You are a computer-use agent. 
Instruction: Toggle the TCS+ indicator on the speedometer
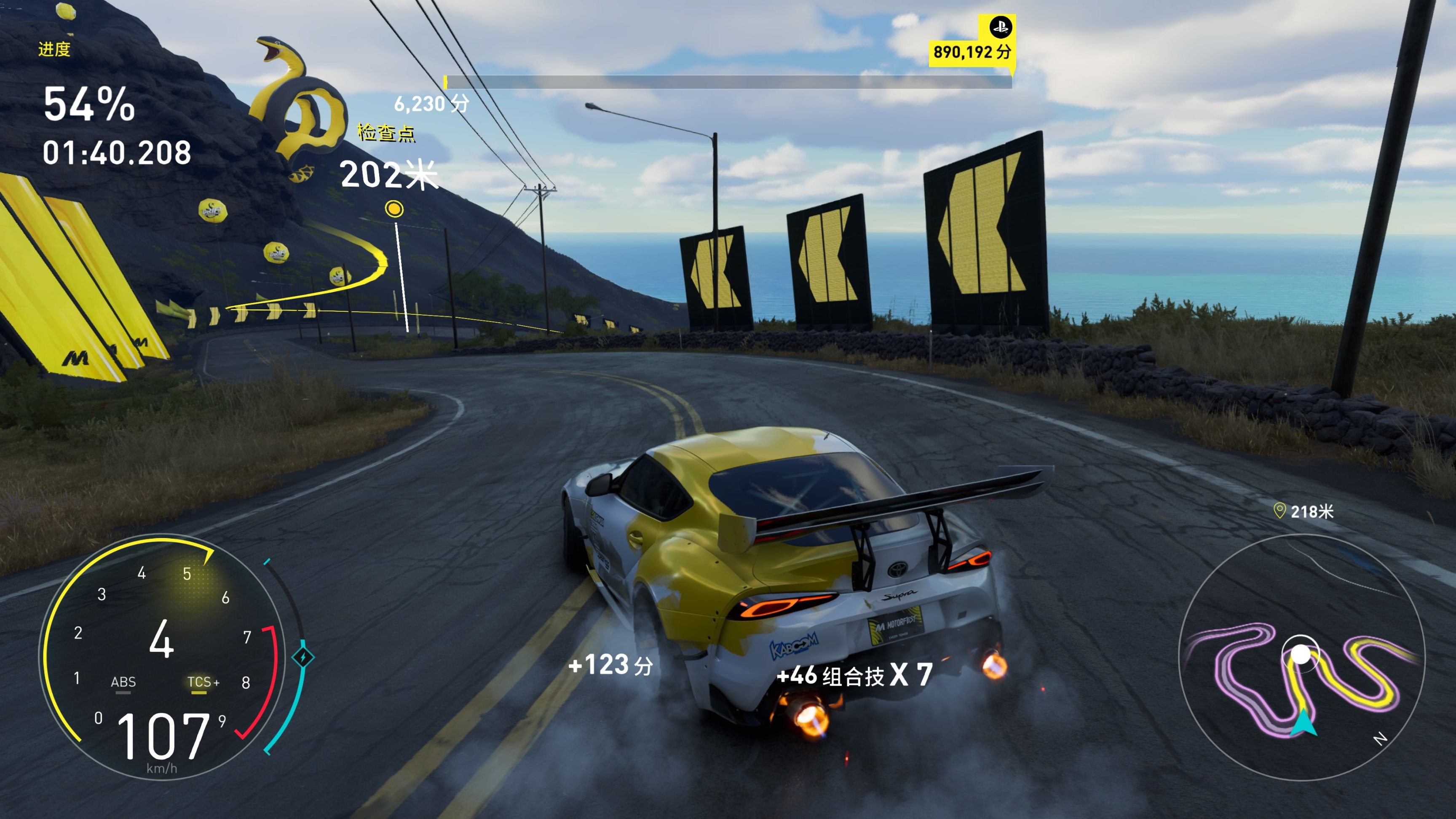click(202, 683)
